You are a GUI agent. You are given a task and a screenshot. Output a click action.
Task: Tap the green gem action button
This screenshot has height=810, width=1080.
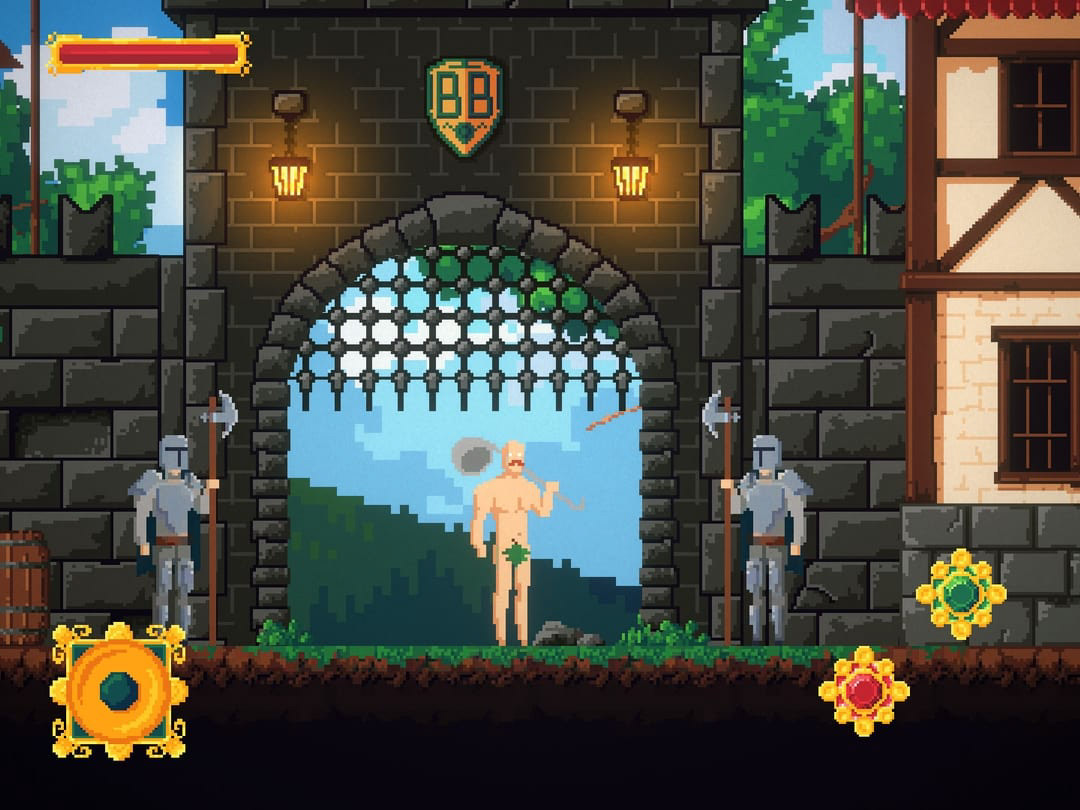pos(960,594)
